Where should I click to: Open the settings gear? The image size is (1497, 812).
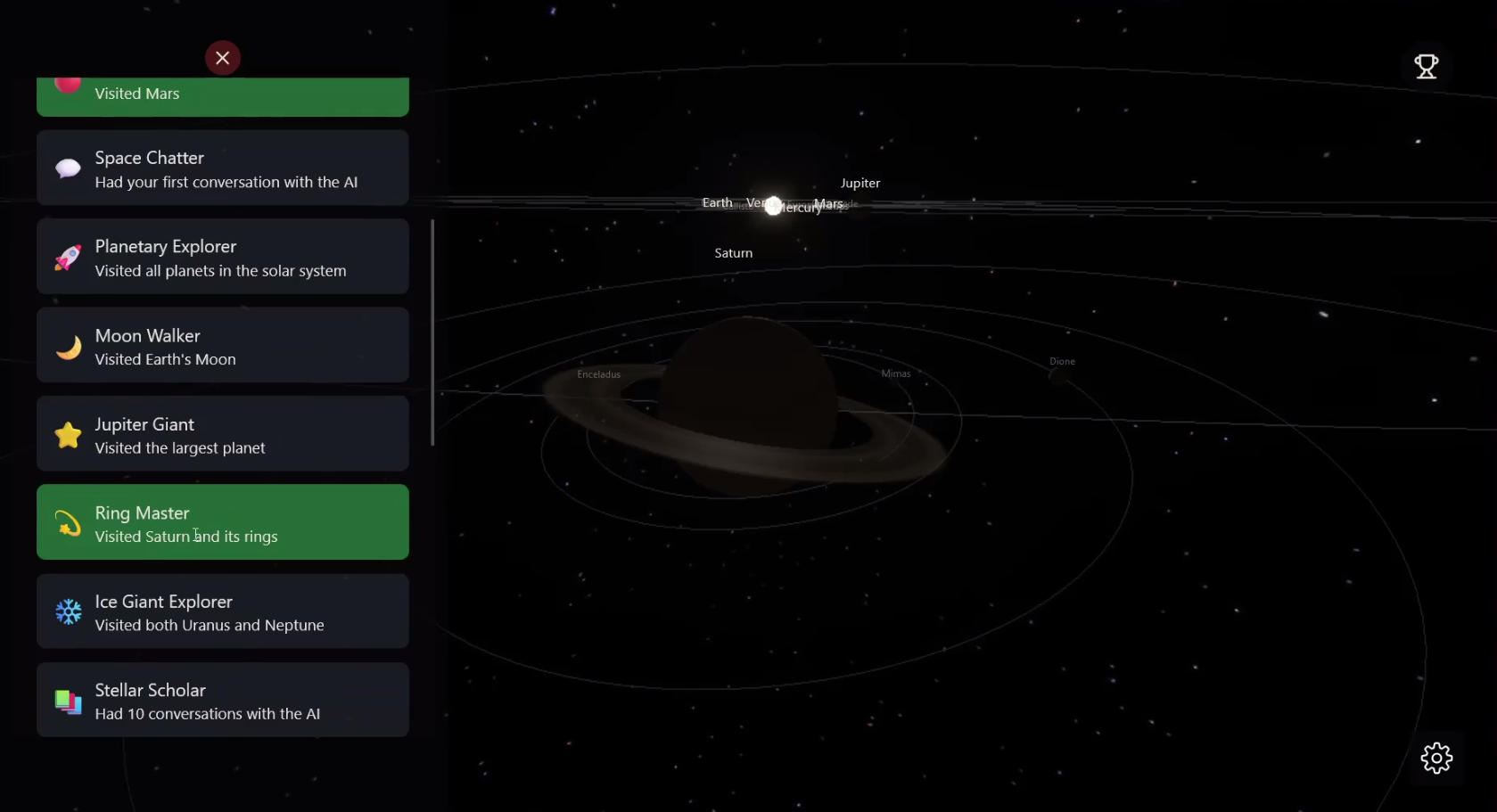click(x=1436, y=758)
